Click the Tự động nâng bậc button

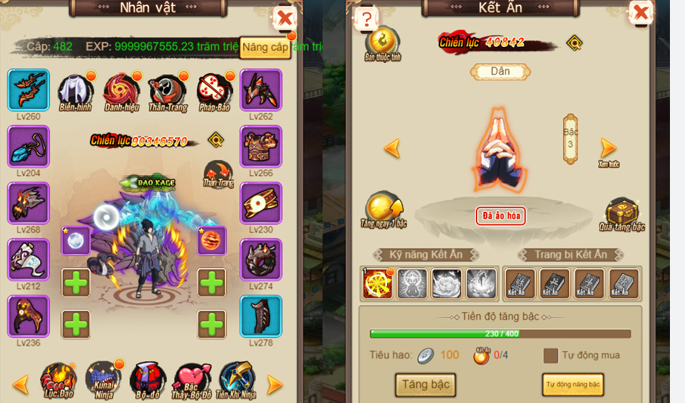(573, 385)
